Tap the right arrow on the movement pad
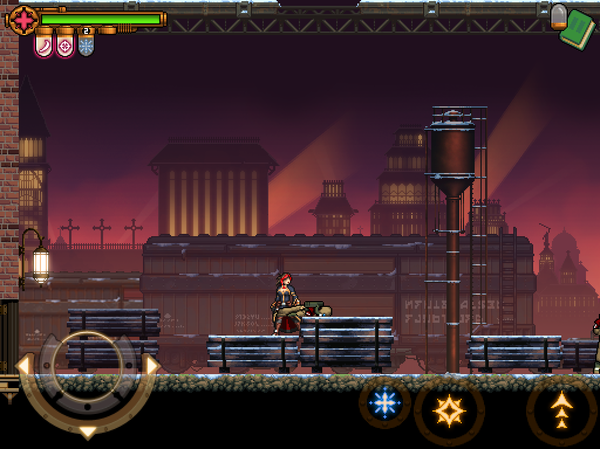600x449 pixels. [x=152, y=366]
